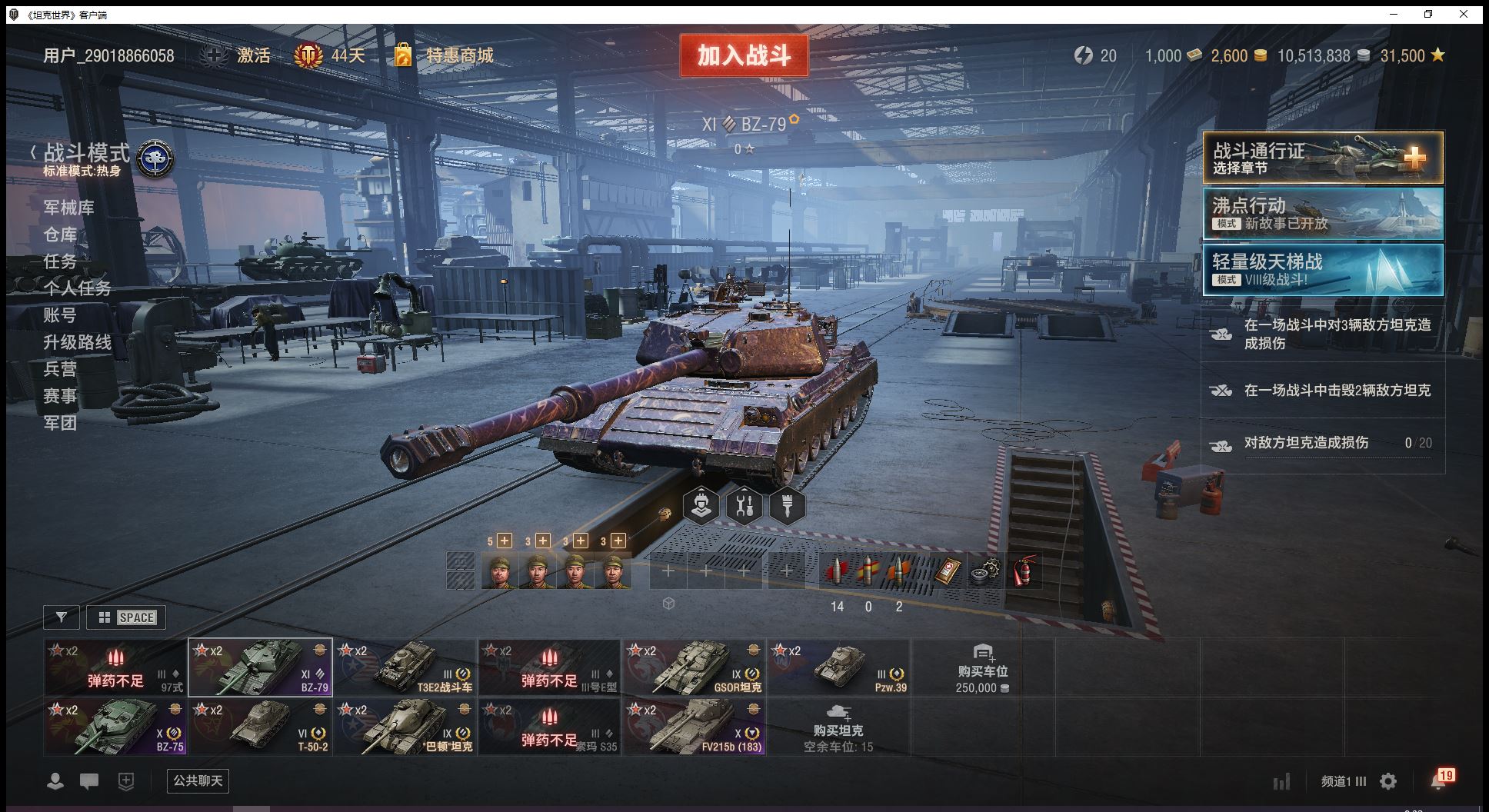Viewport: 1489px width, 812px height.
Task: Close the game window
Action: coord(1464,14)
